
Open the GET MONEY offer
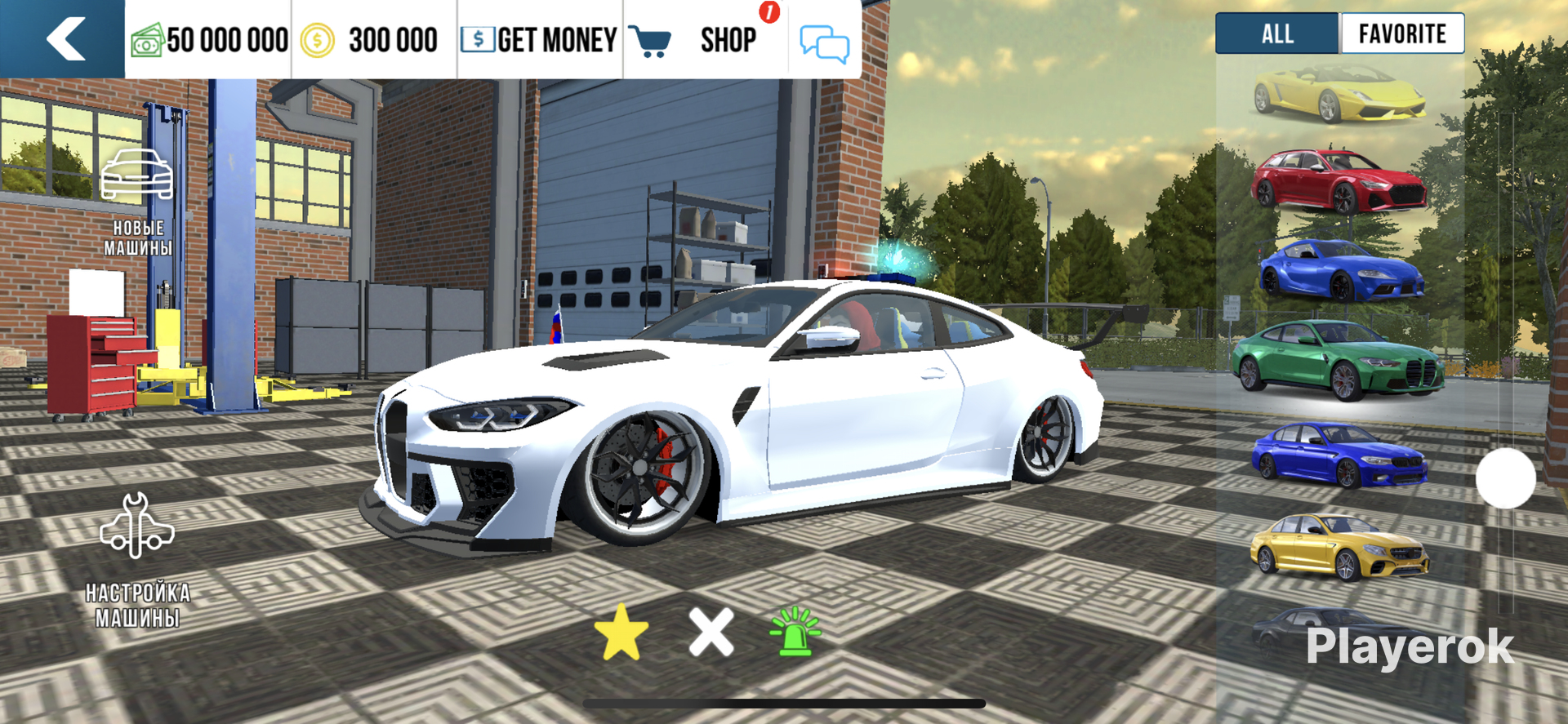(539, 39)
